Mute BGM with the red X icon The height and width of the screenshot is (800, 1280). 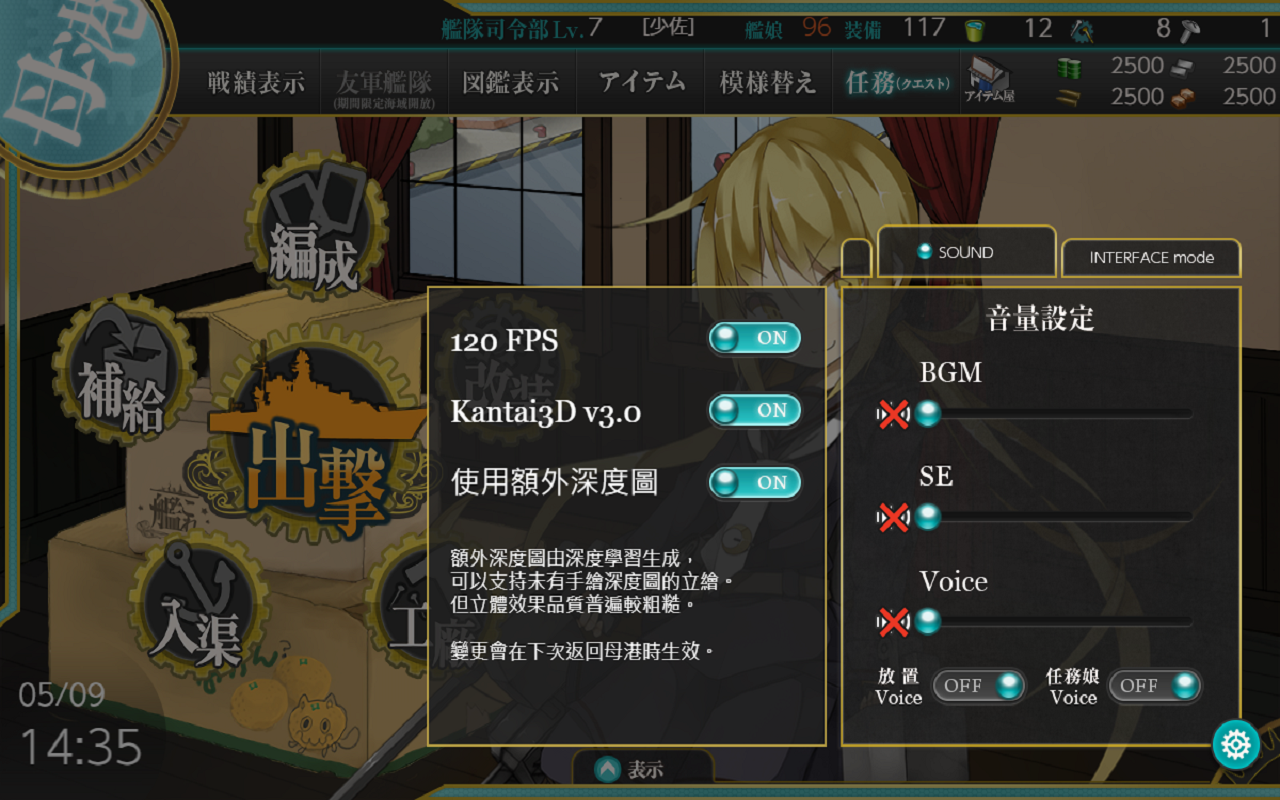(x=895, y=413)
